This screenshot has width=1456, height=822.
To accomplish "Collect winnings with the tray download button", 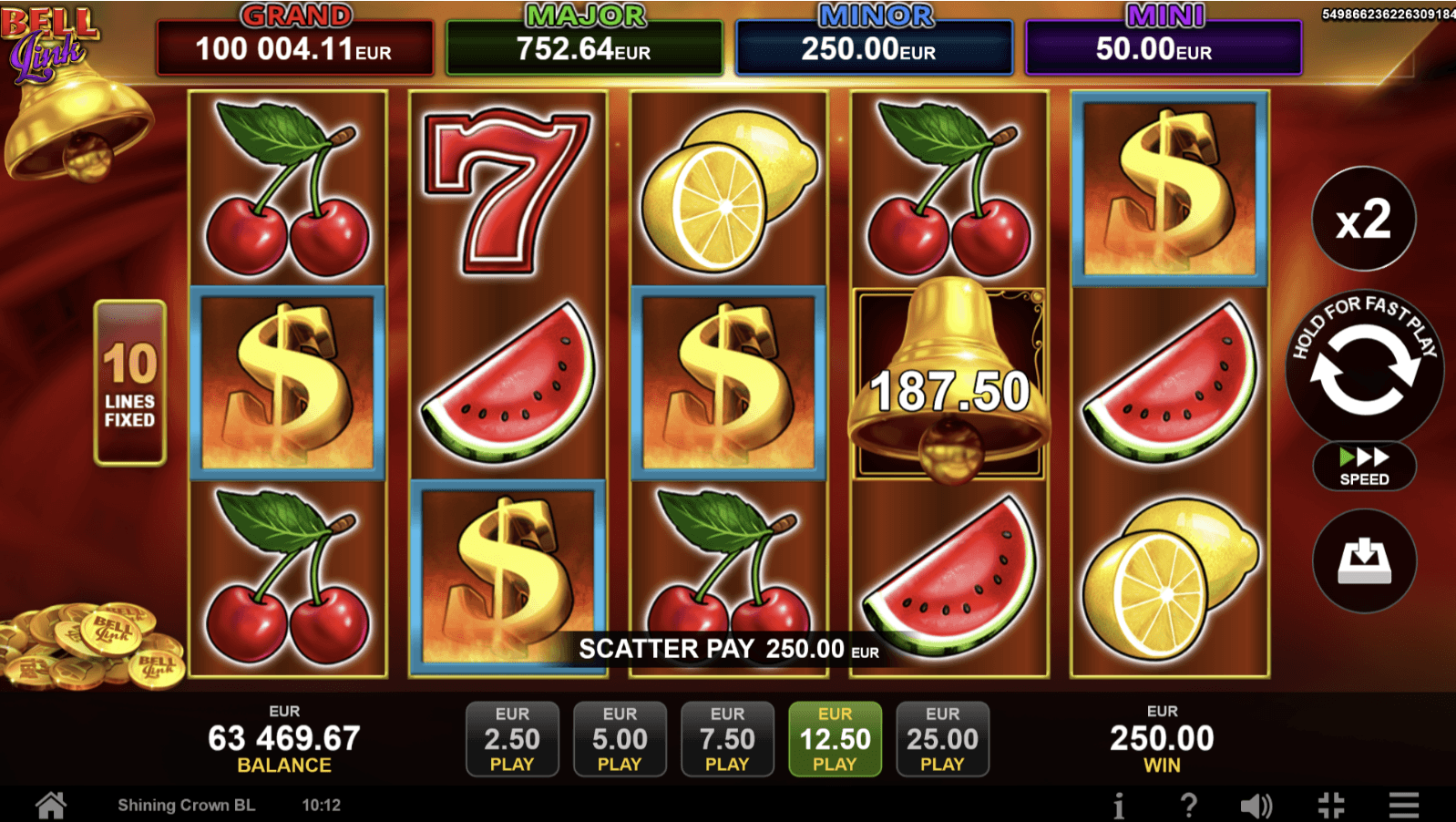I will click(1364, 560).
